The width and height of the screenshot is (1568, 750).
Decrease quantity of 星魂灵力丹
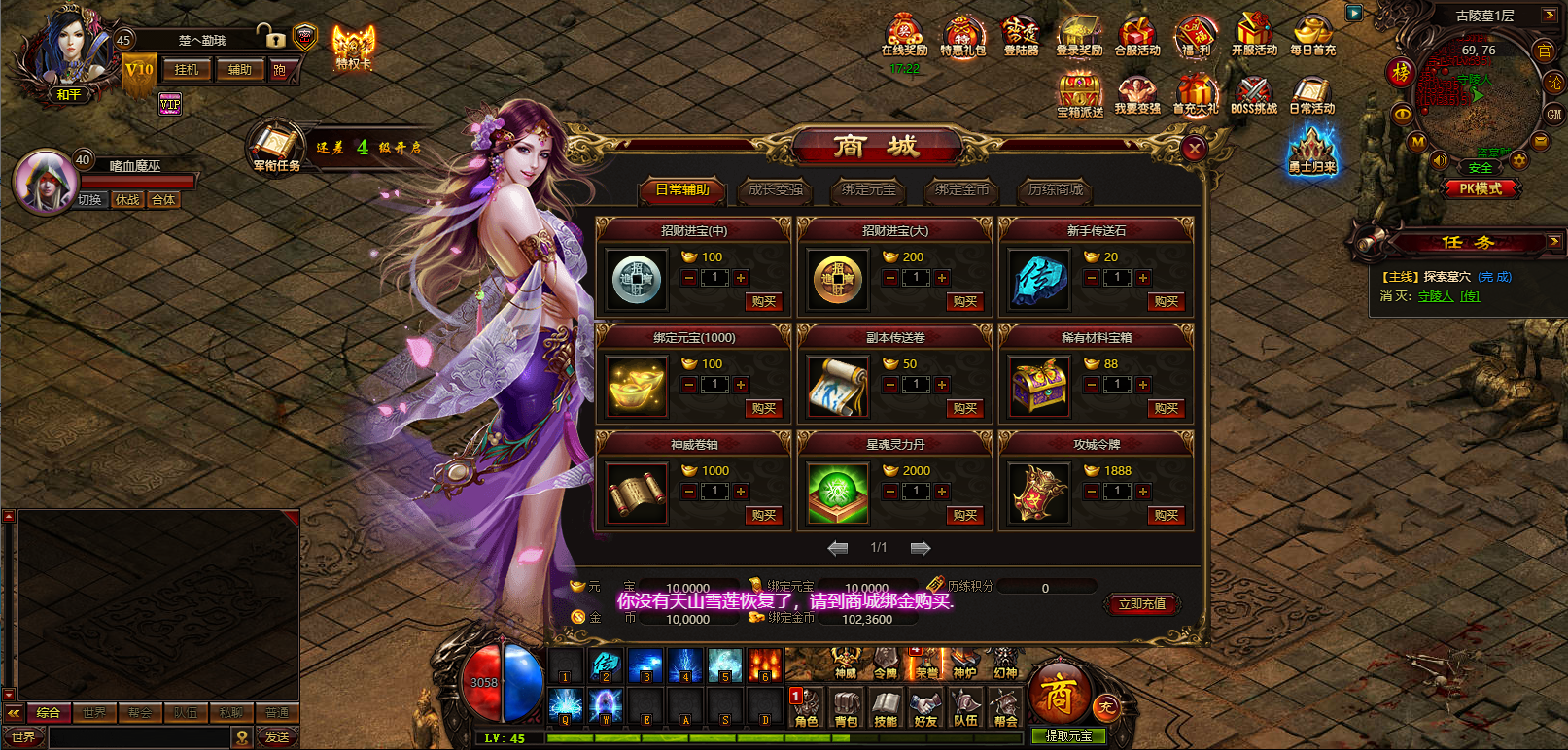click(890, 493)
